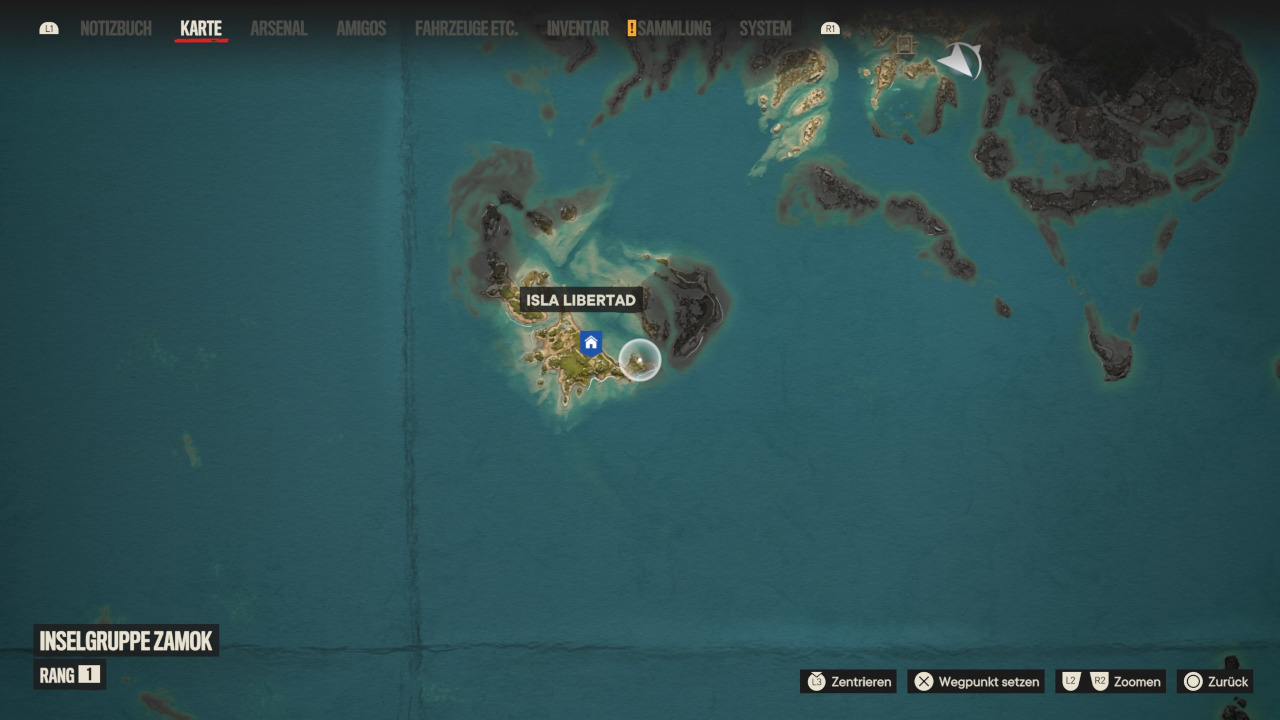1280x720 pixels.
Task: Choose Wegpunkt setzen
Action: pyautogui.click(x=976, y=681)
